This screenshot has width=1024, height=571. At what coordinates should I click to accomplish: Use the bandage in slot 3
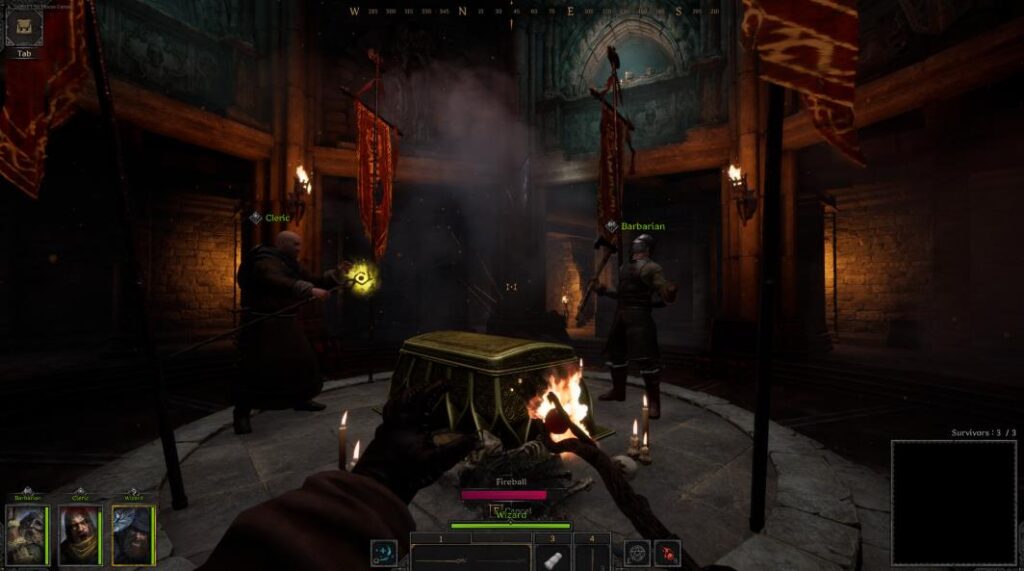click(551, 557)
